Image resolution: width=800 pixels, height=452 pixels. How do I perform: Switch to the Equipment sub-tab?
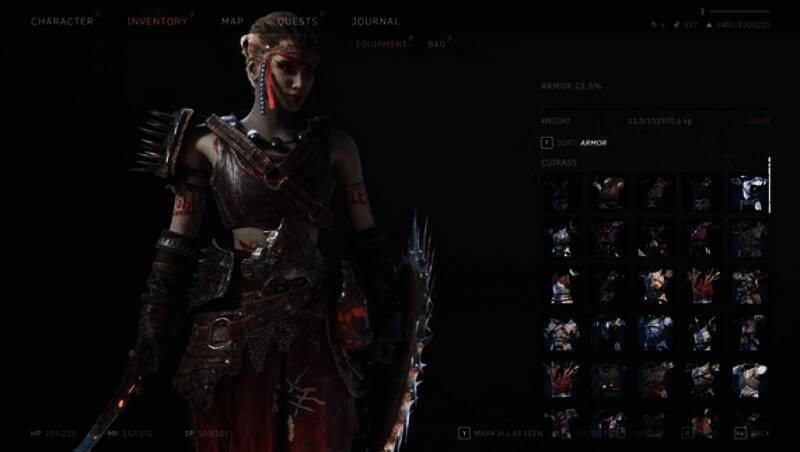click(x=381, y=44)
